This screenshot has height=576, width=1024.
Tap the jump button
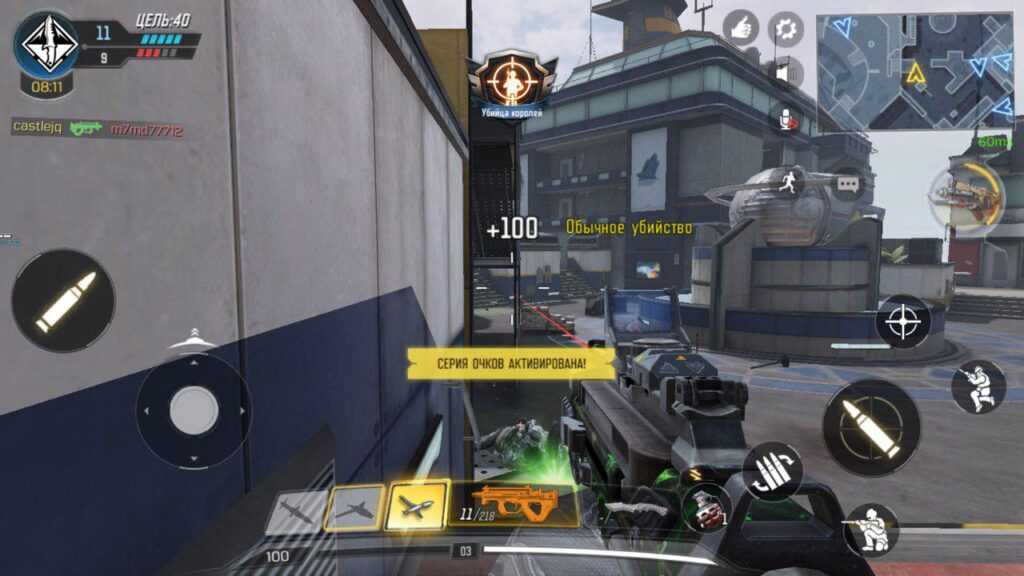pos(978,386)
